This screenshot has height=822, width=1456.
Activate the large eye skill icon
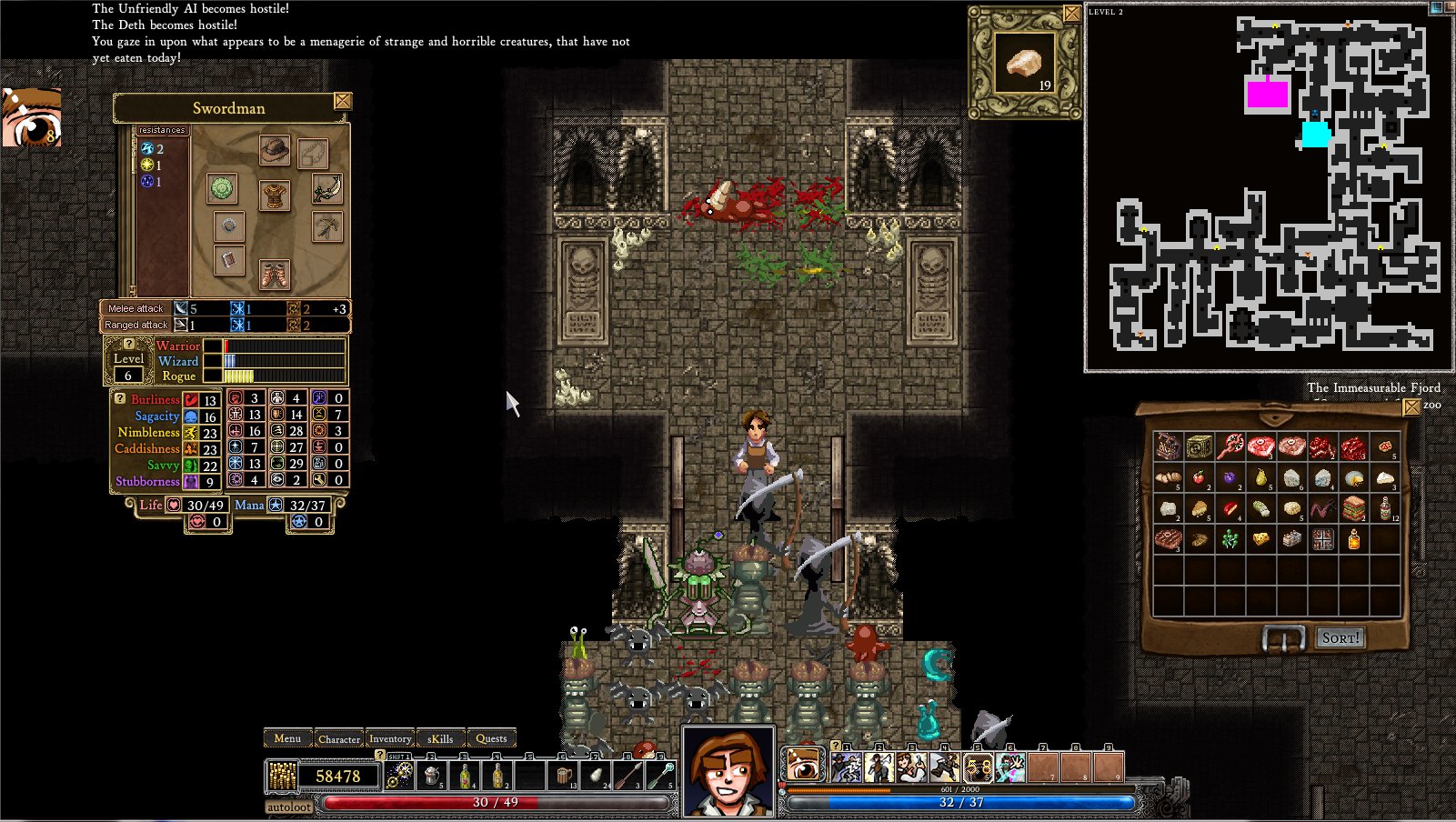803,766
